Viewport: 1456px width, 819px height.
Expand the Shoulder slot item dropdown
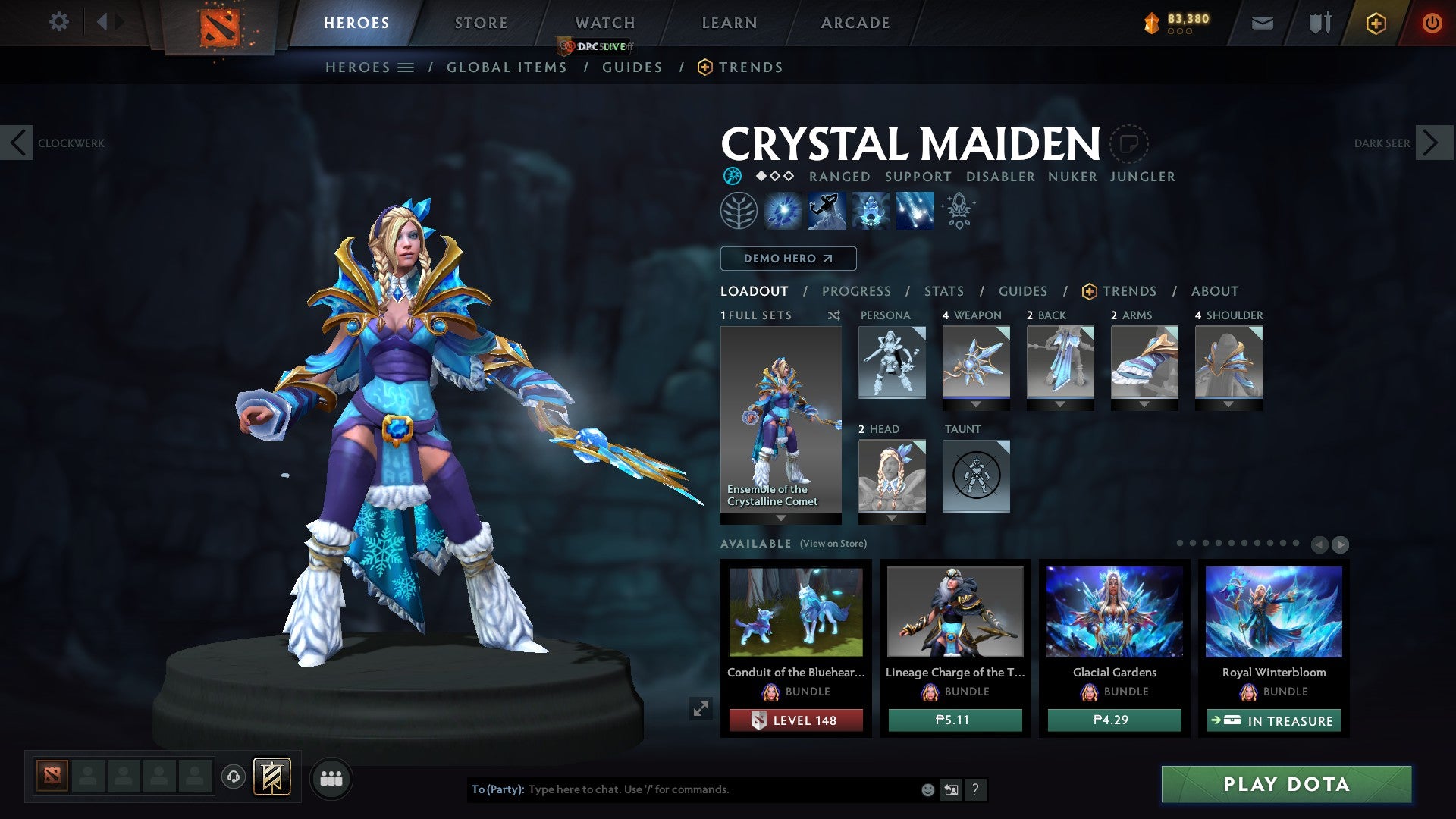[x=1229, y=404]
